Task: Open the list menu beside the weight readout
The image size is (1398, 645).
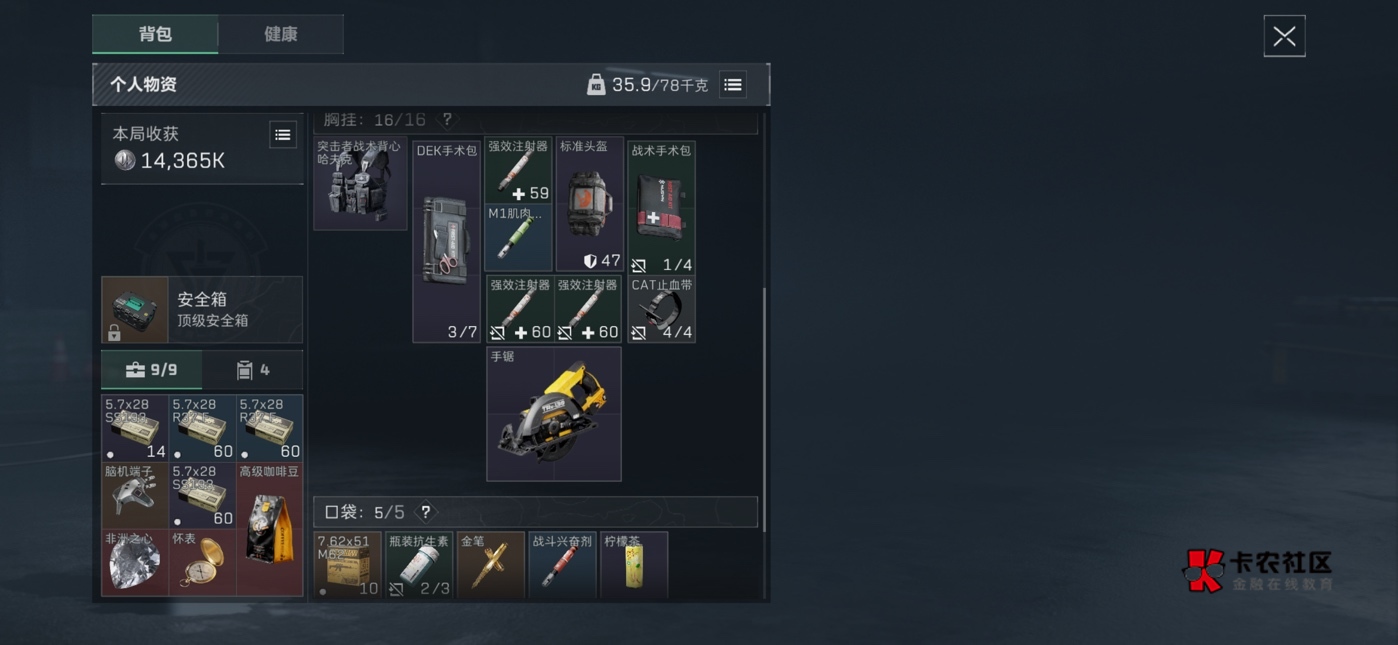Action: pyautogui.click(x=733, y=85)
